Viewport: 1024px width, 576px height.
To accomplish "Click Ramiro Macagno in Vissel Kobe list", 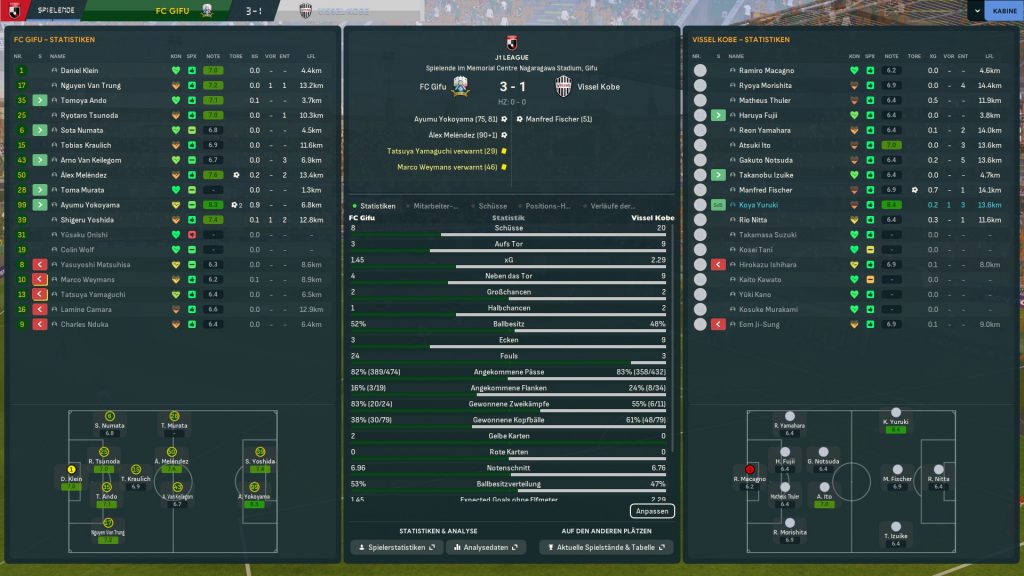I will [x=767, y=71].
